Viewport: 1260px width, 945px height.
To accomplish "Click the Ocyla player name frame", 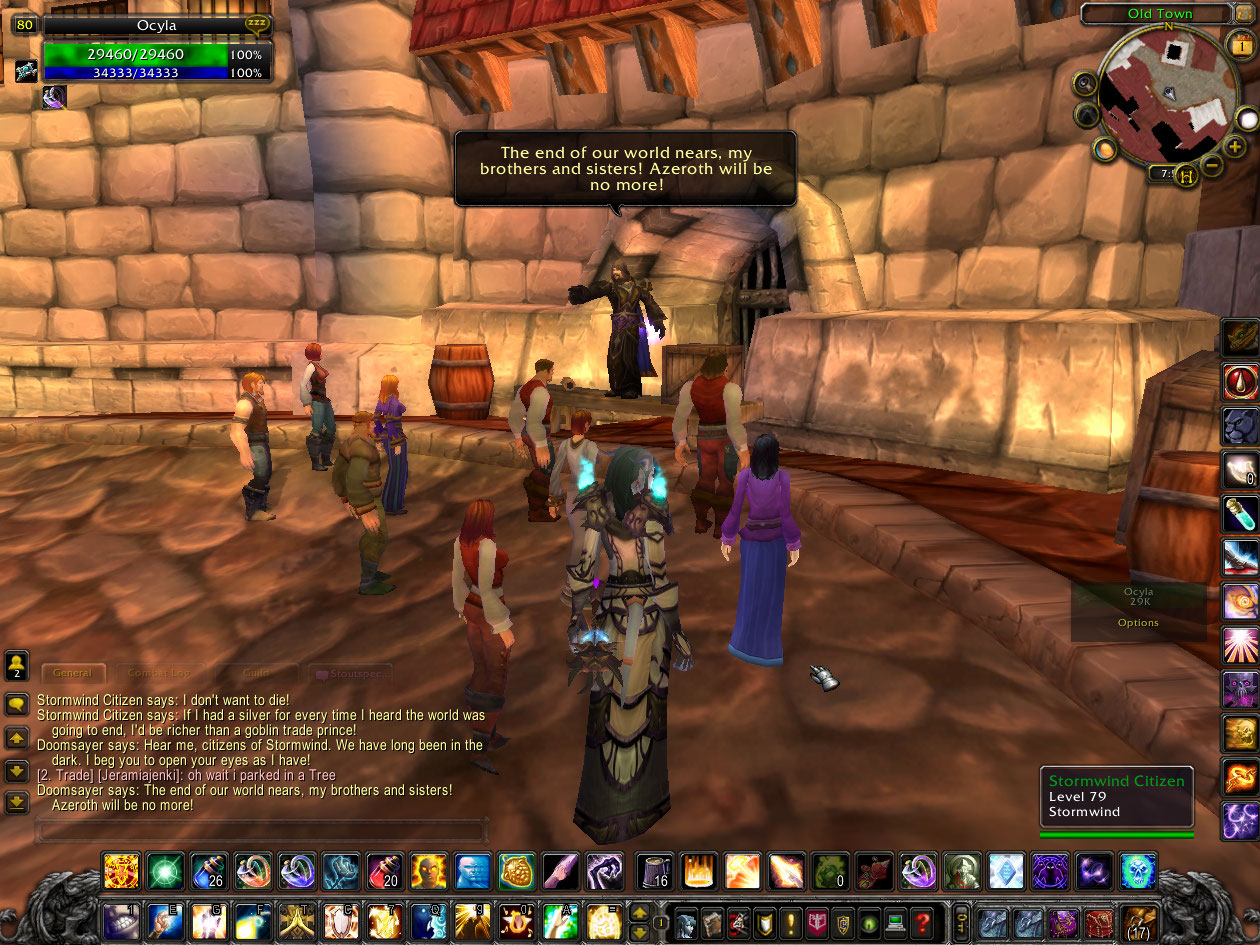I will coord(155,26).
